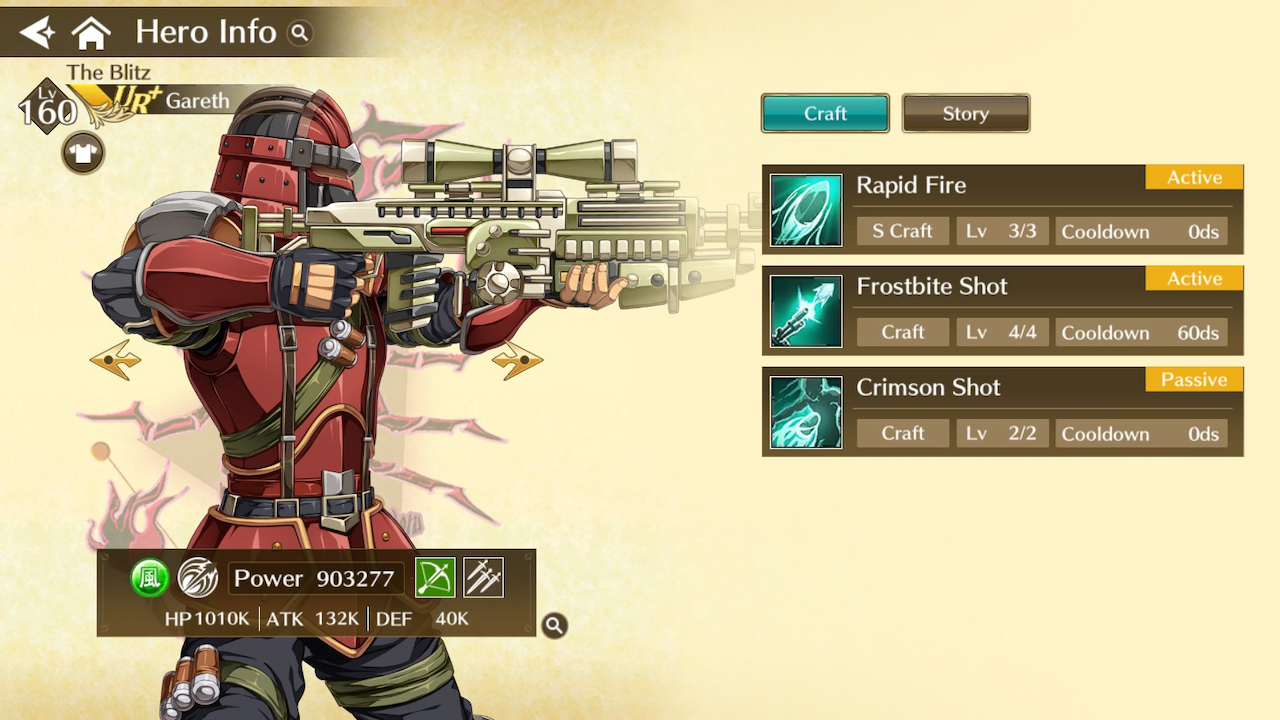
Task: Switch to the Craft tab
Action: 825,113
